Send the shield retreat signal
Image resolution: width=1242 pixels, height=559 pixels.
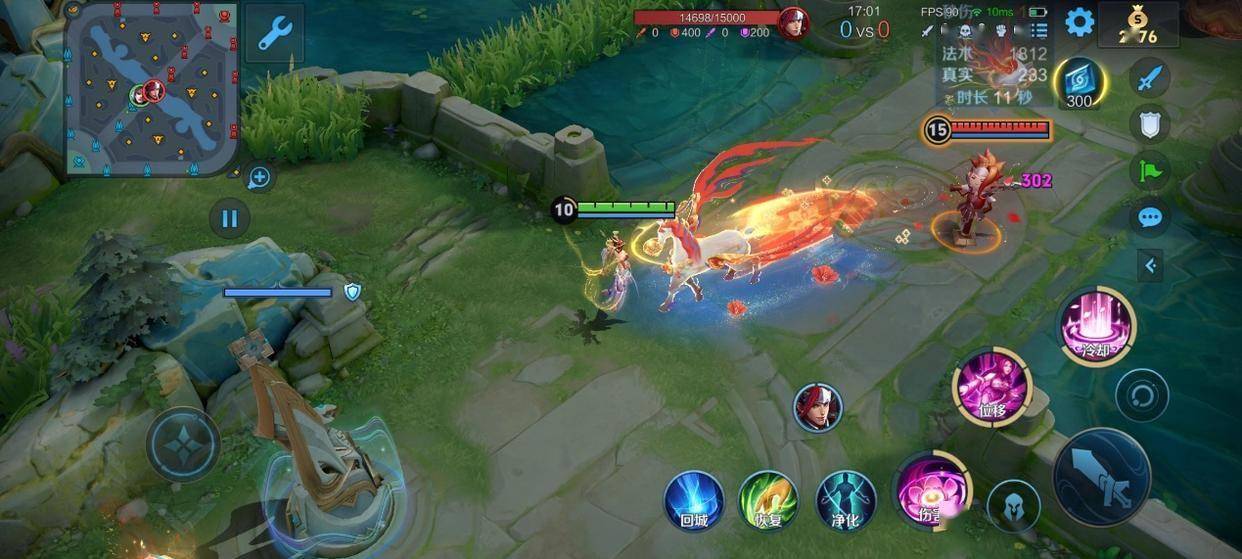point(1150,124)
